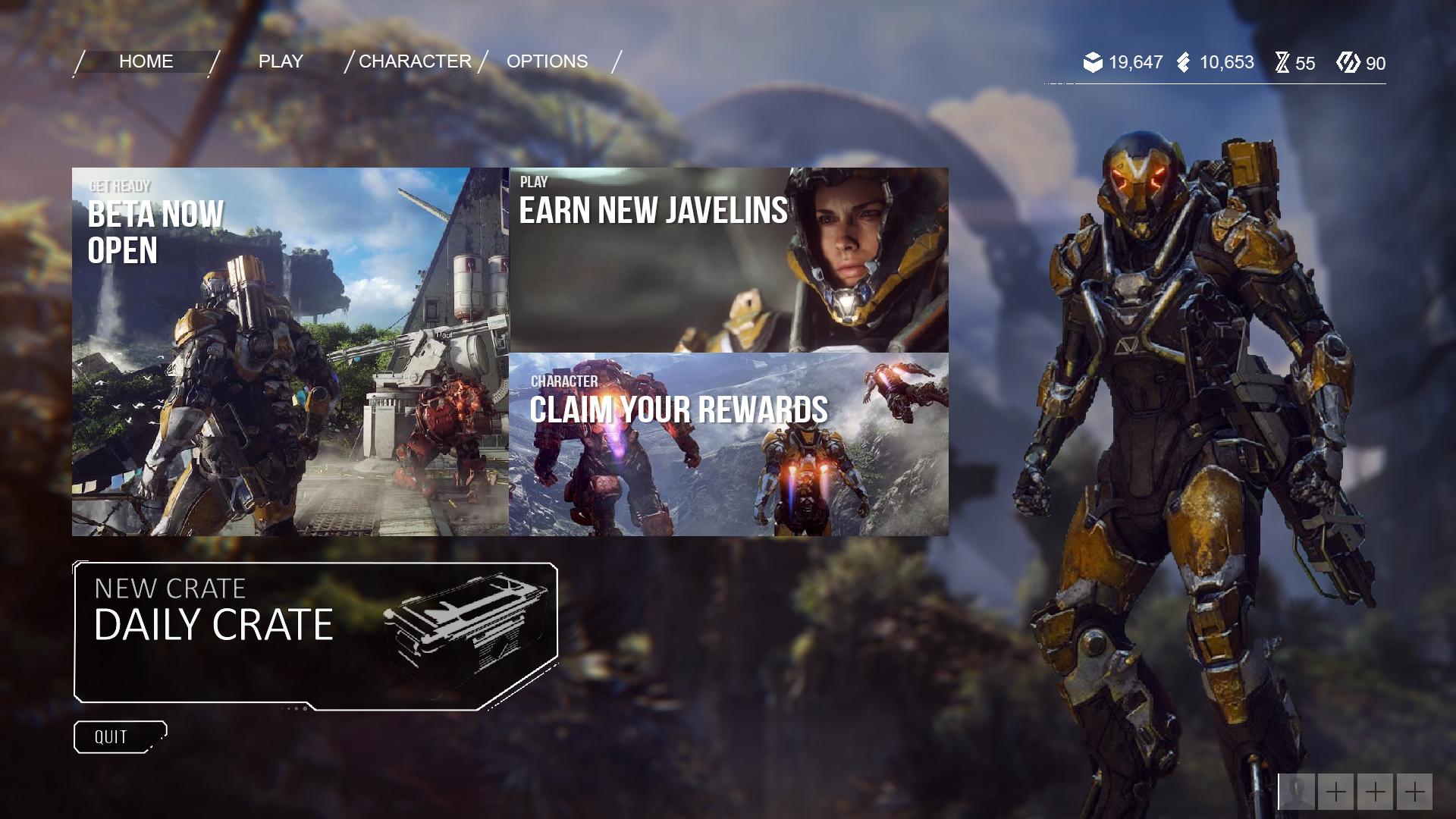Open the OPTIONS tab
1456x819 pixels.
[547, 61]
